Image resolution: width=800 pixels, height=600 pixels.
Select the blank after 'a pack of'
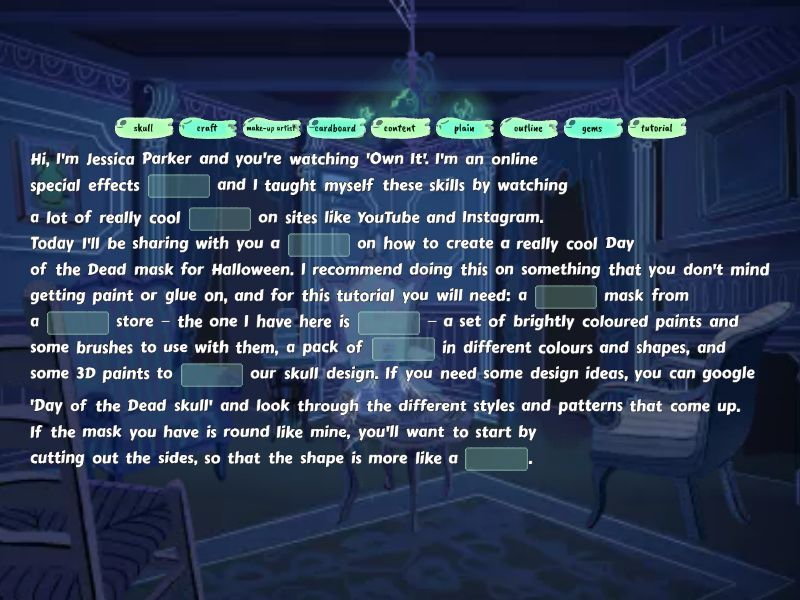coord(403,349)
